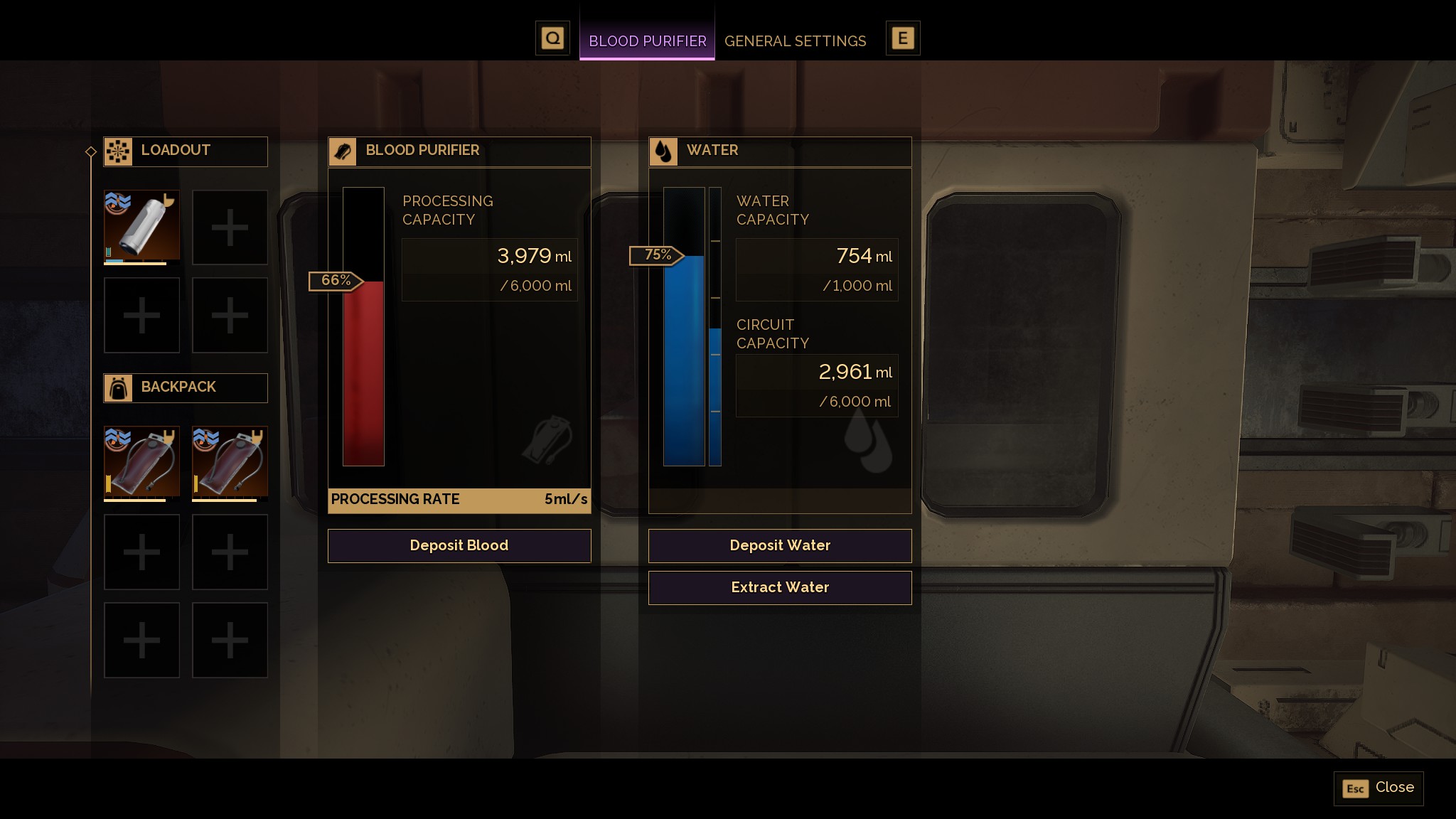This screenshot has height=819, width=1456.
Task: Select the second blood sack in the backpack
Action: click(229, 464)
